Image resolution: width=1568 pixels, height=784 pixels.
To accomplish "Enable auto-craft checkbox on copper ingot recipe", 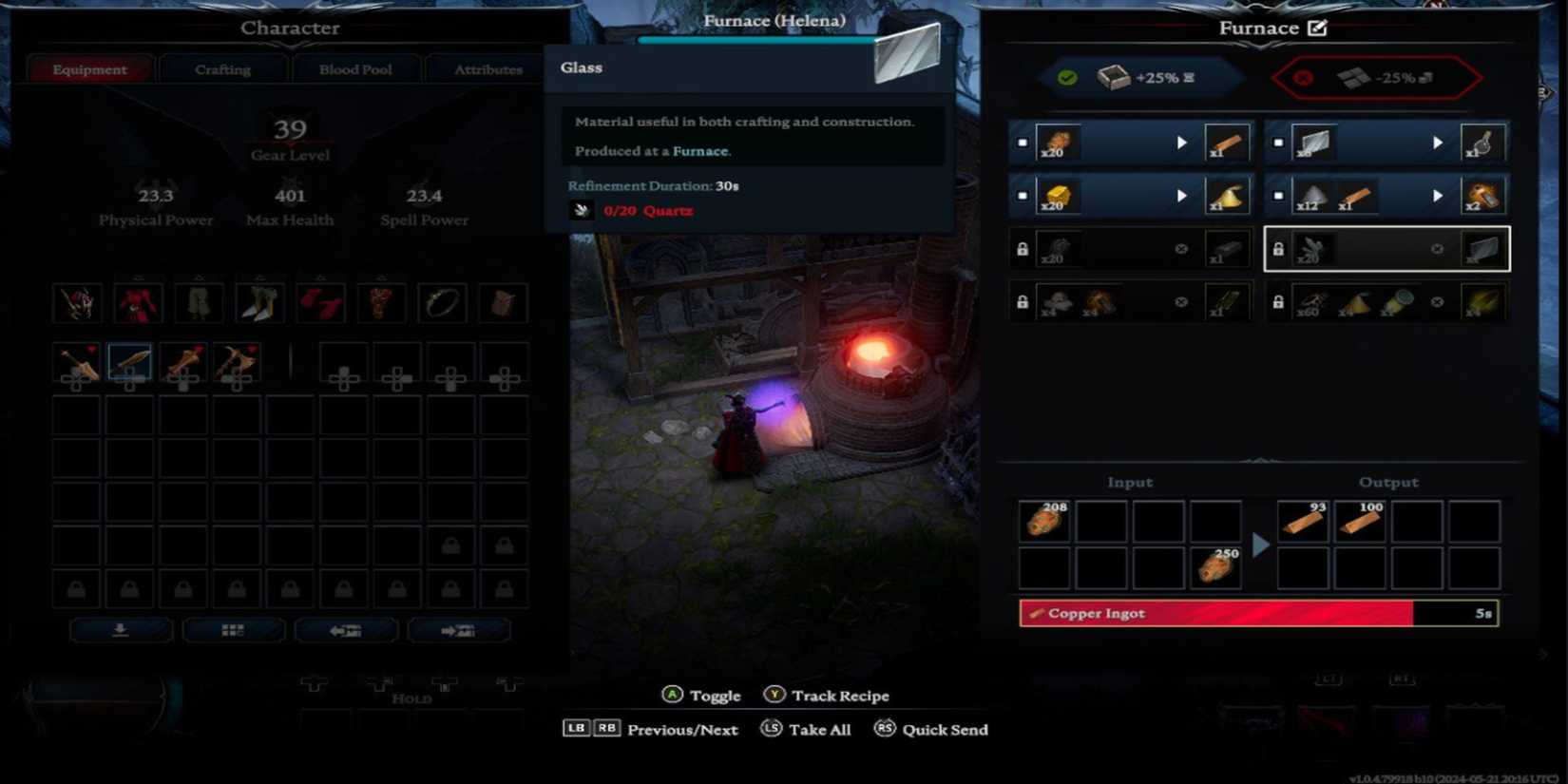I will (1023, 143).
